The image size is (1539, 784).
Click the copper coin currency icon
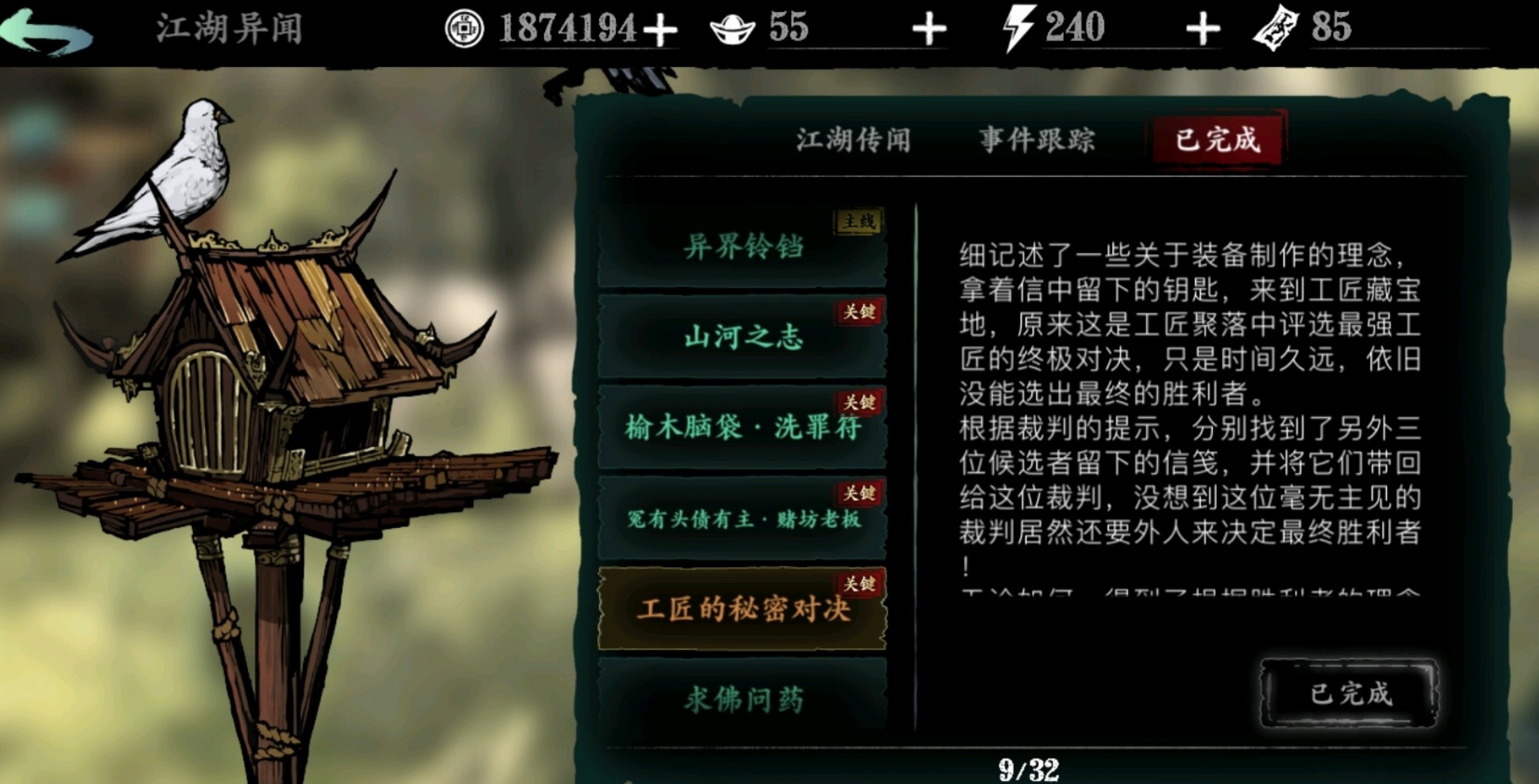[x=465, y=27]
